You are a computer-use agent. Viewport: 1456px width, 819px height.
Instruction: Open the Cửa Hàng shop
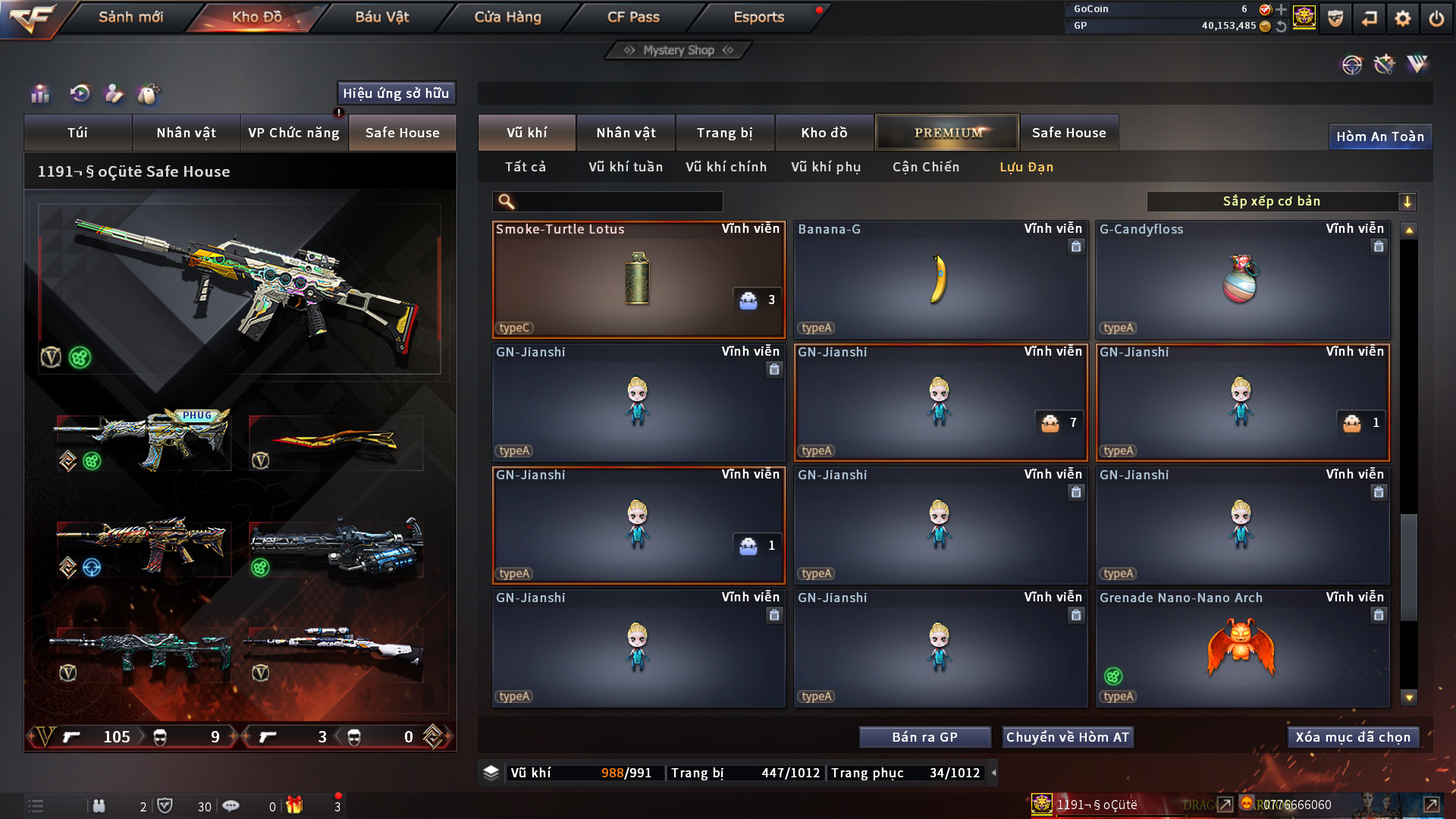tap(507, 17)
